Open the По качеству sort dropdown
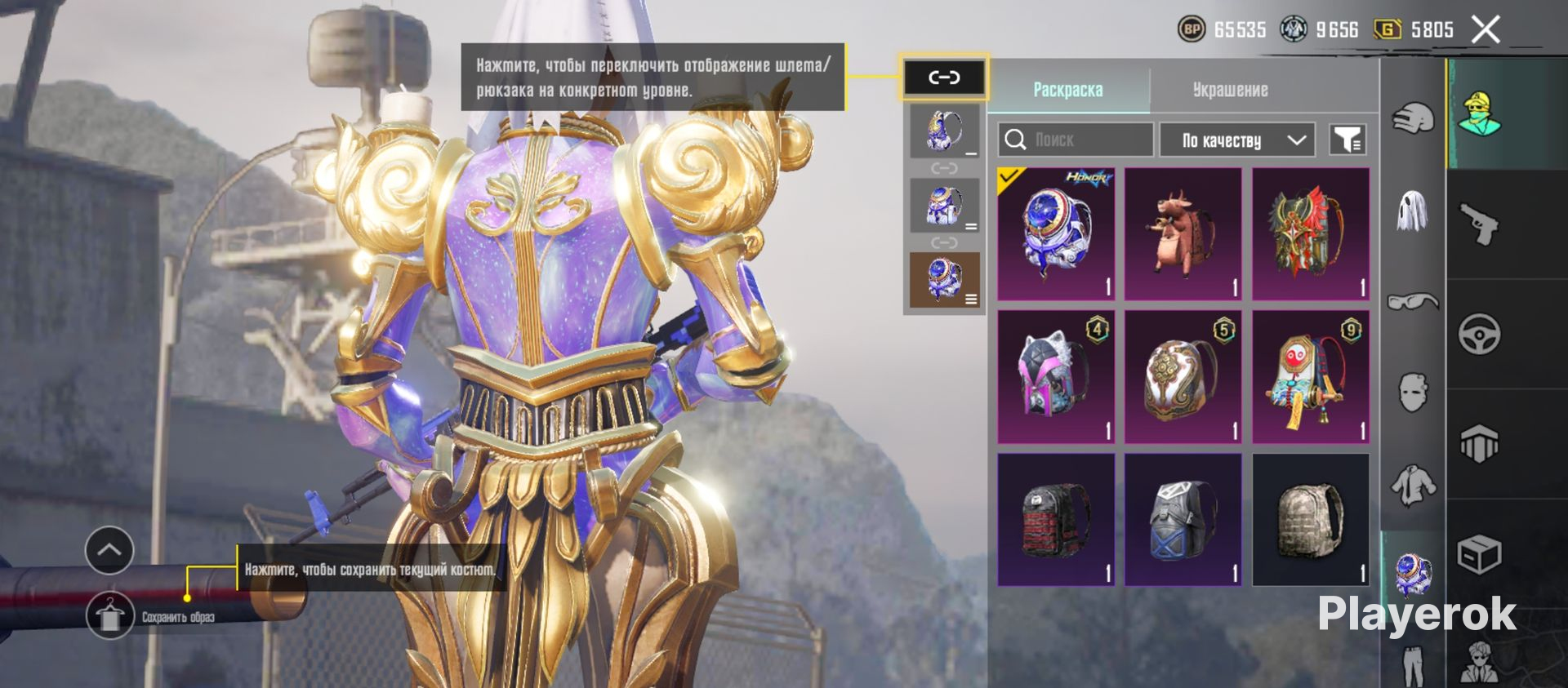This screenshot has width=1568, height=688. point(1236,140)
